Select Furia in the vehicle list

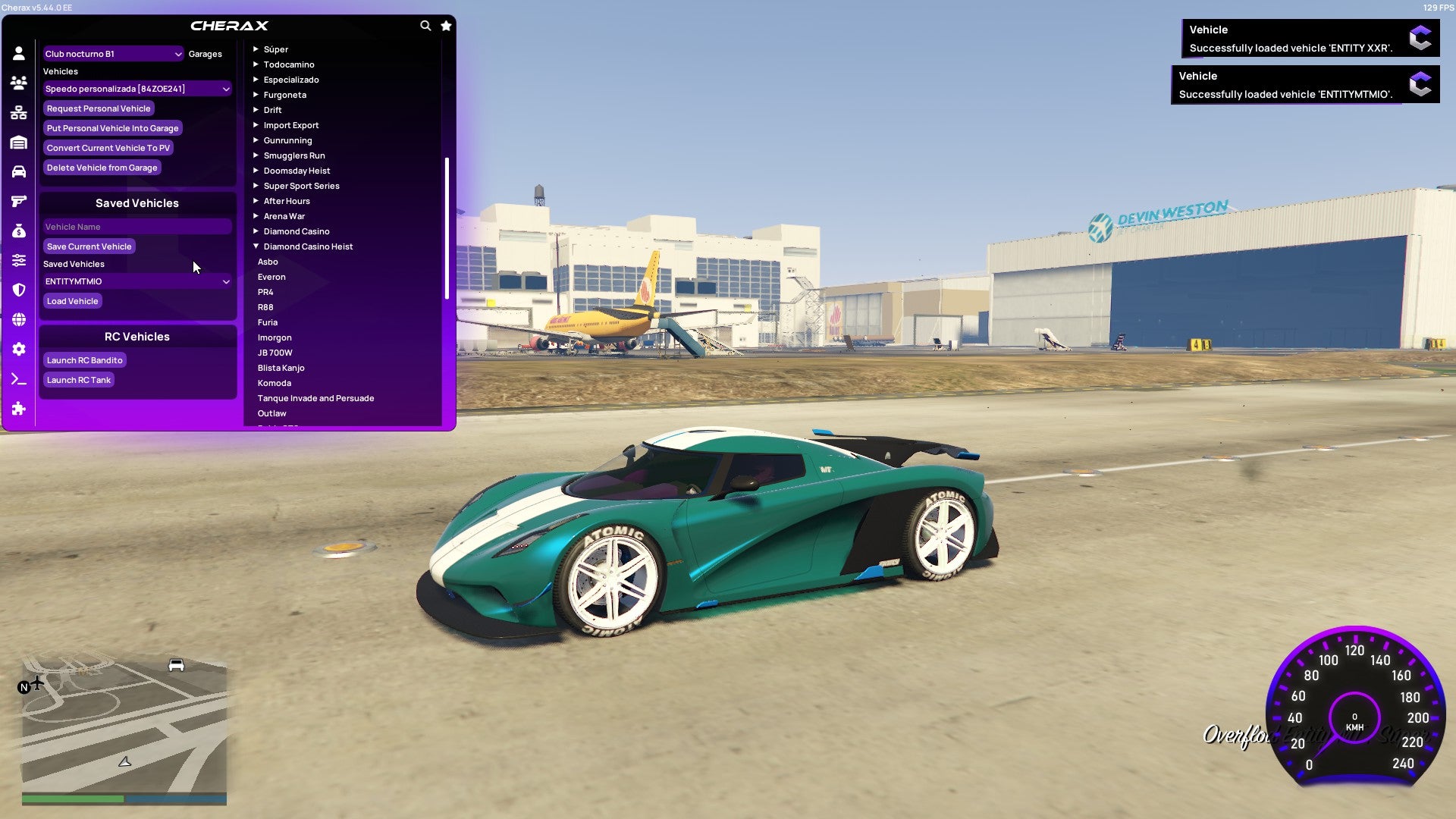(268, 322)
